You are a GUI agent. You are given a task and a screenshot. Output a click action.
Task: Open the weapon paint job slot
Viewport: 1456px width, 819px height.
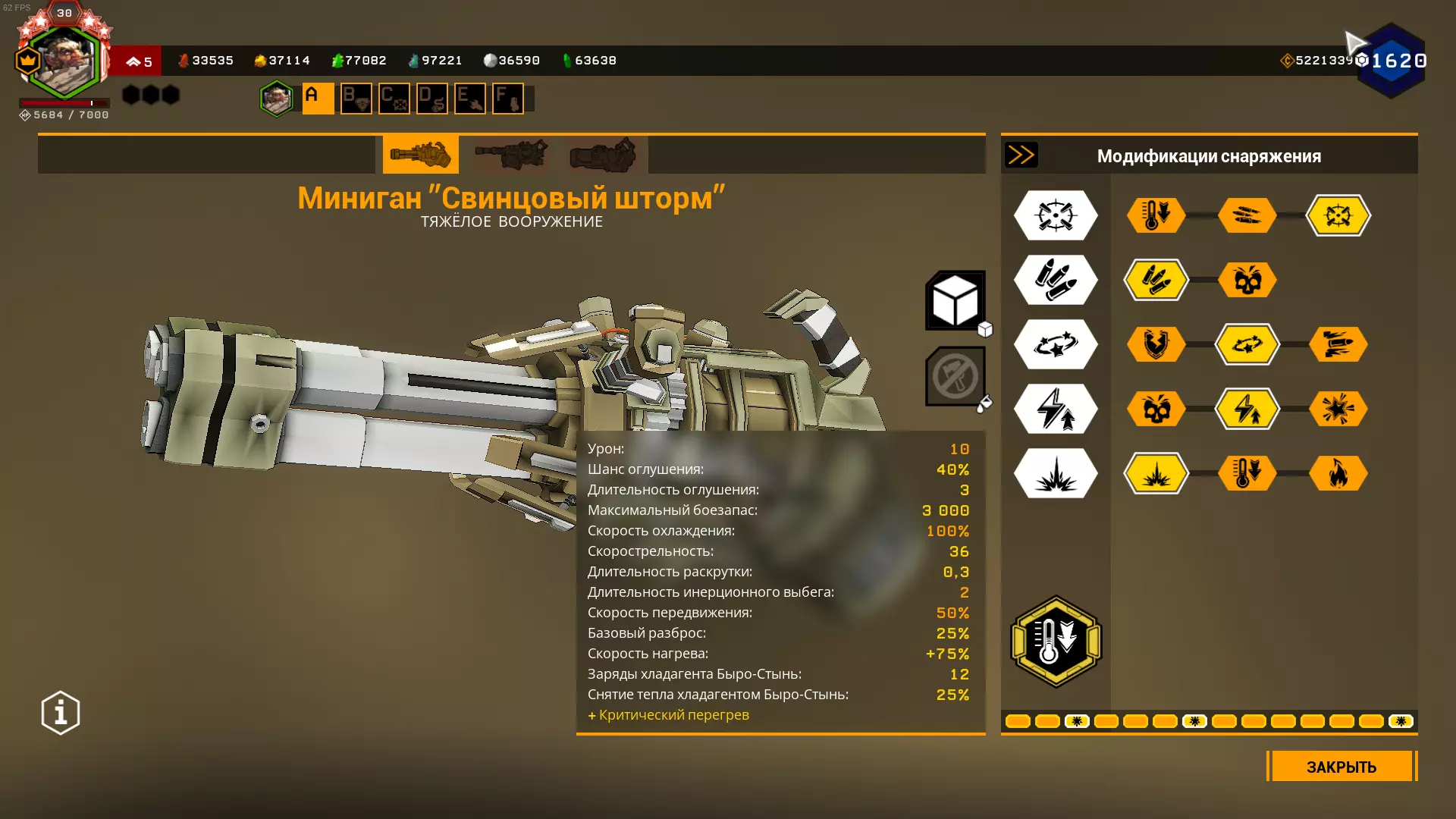(x=955, y=376)
